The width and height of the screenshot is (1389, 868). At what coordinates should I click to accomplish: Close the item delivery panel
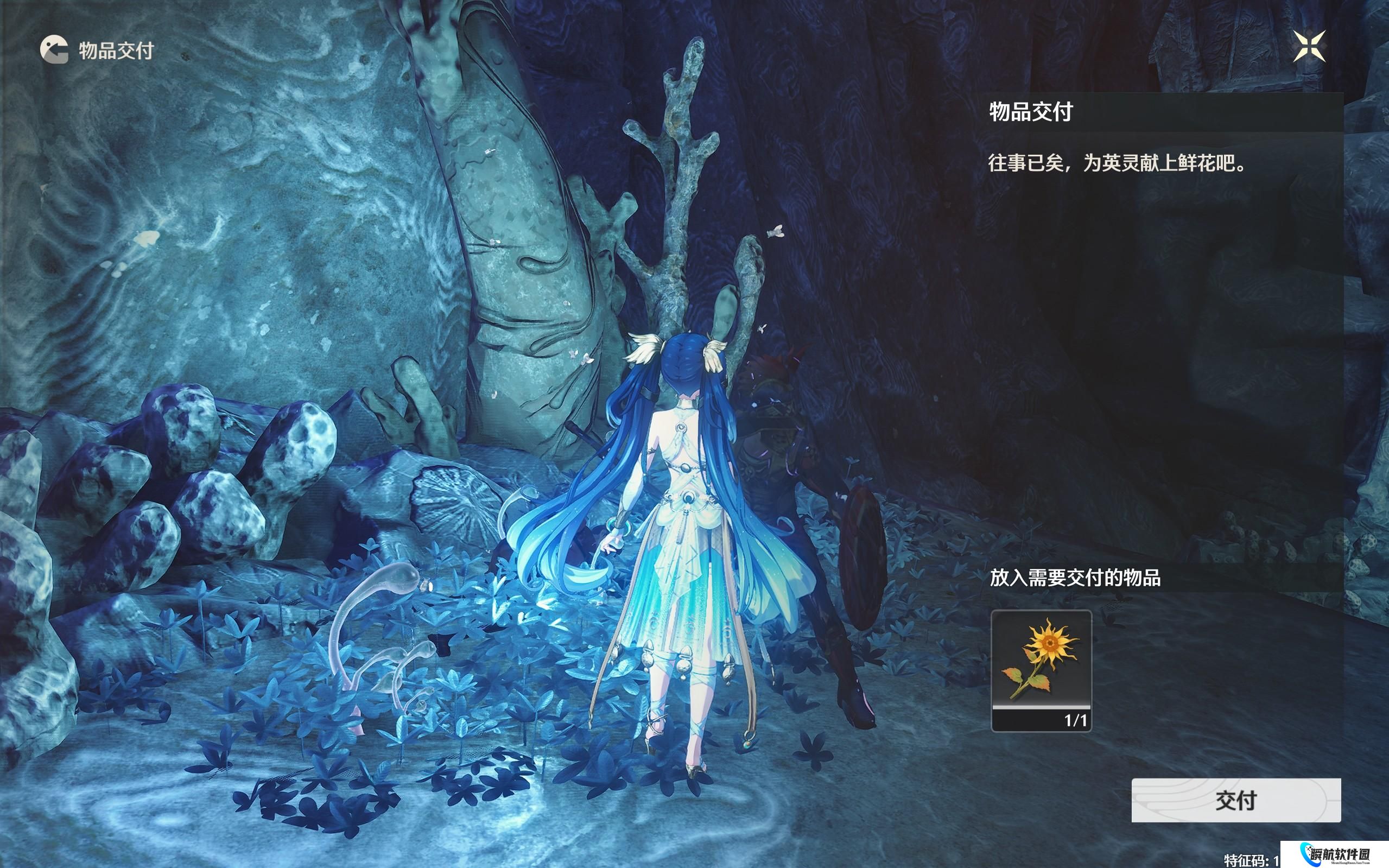click(x=1309, y=47)
